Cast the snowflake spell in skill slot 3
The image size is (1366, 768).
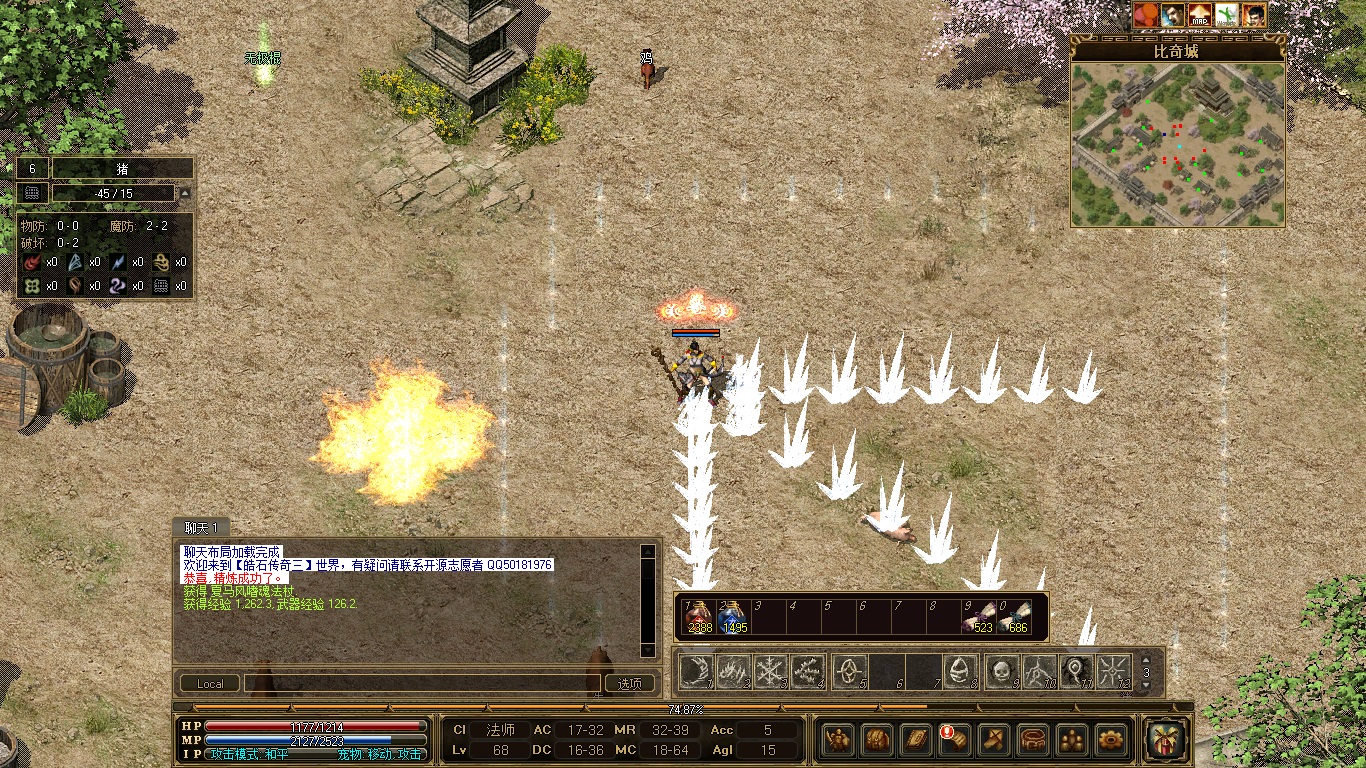(x=771, y=672)
